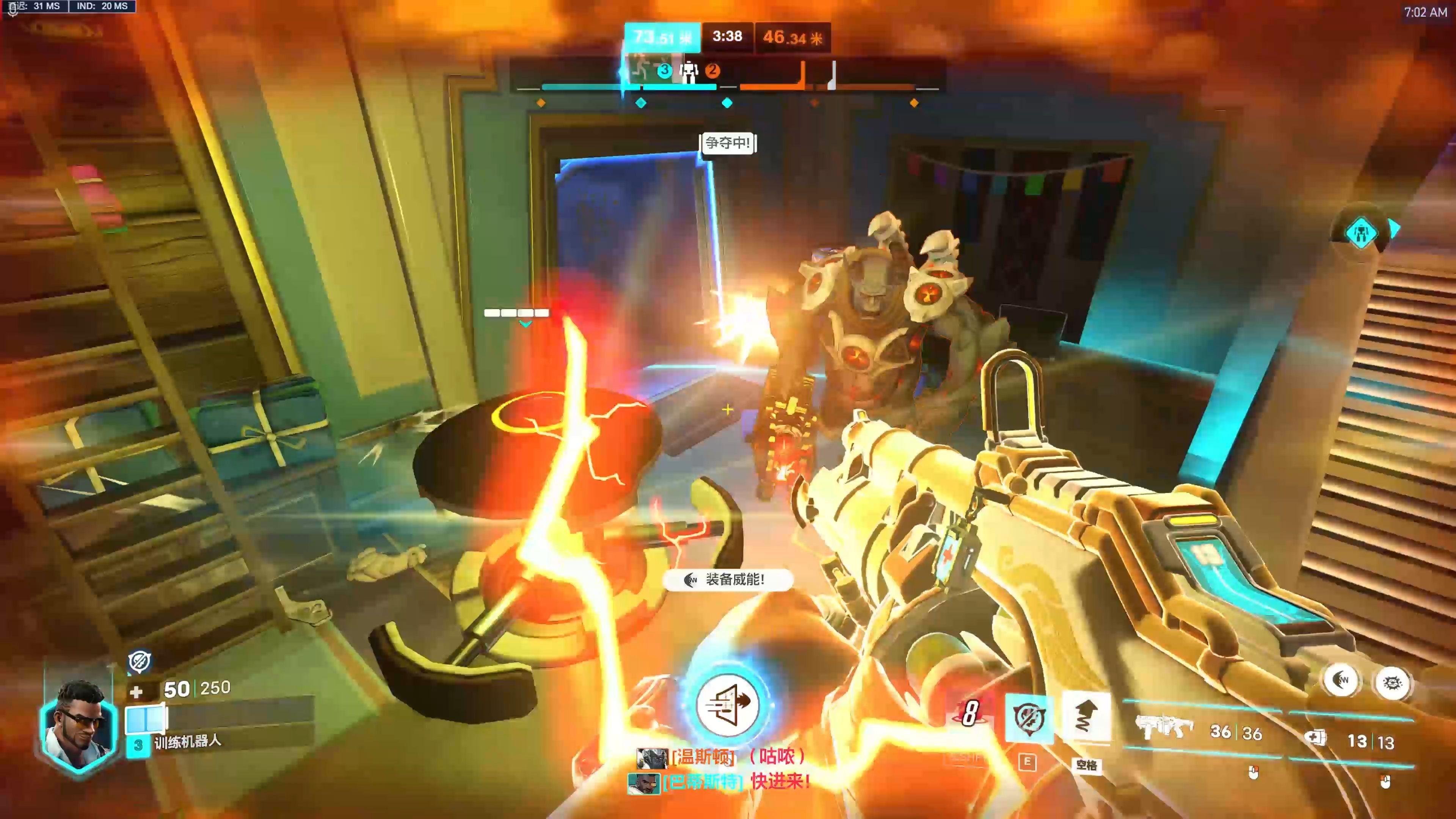Activate the Amplification Matrix ultimate icon
The image size is (1456, 819).
click(x=727, y=704)
